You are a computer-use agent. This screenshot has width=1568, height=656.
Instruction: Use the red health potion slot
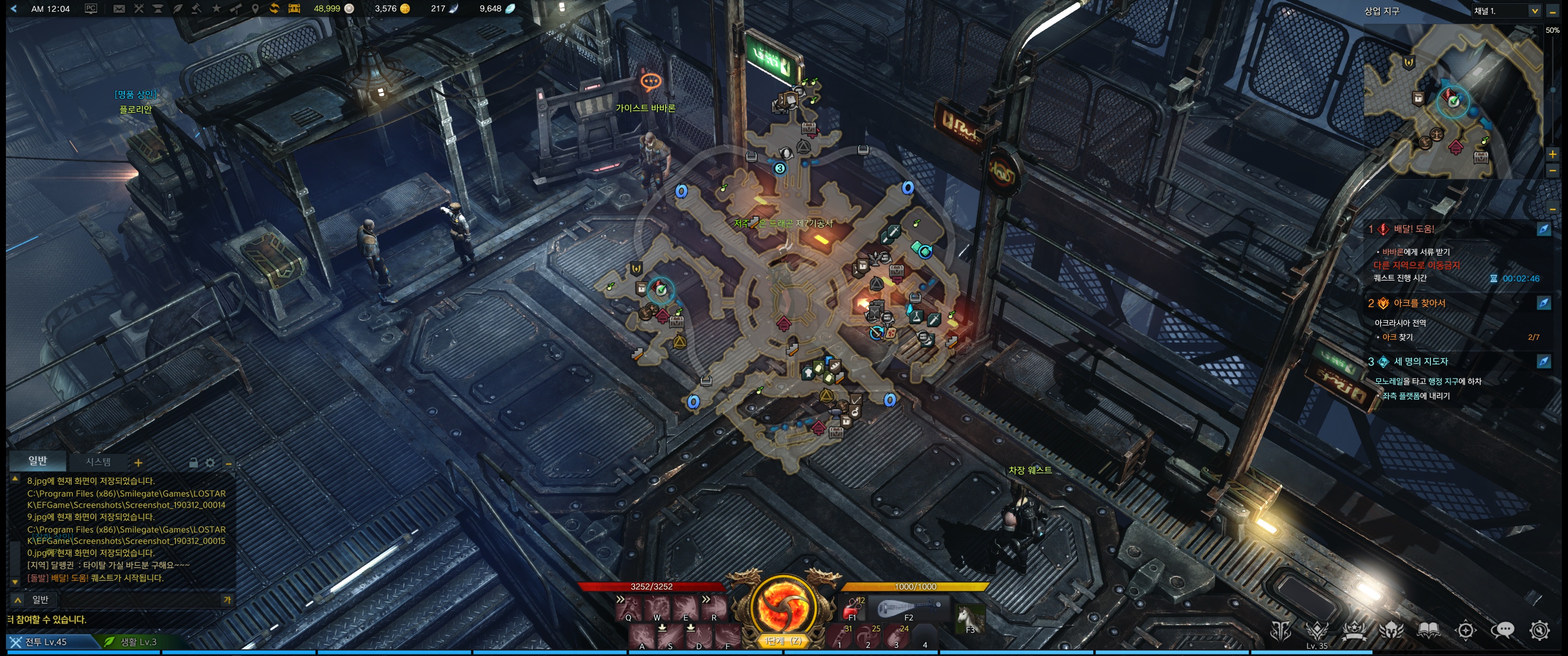click(x=852, y=608)
